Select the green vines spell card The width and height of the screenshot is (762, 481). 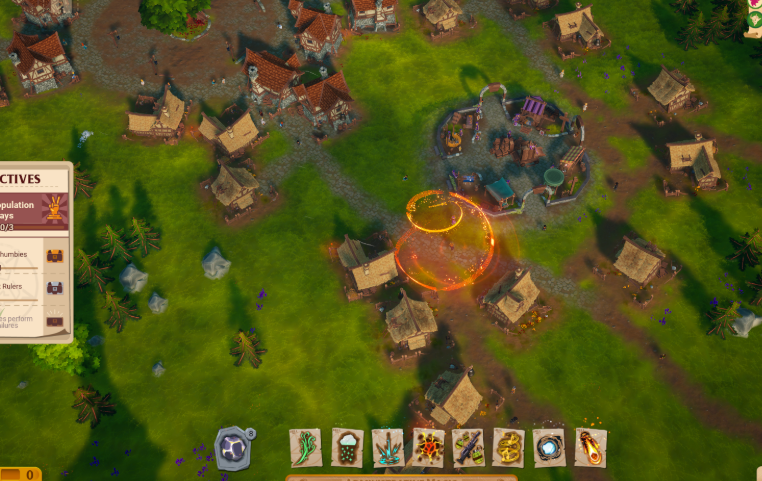click(x=305, y=447)
